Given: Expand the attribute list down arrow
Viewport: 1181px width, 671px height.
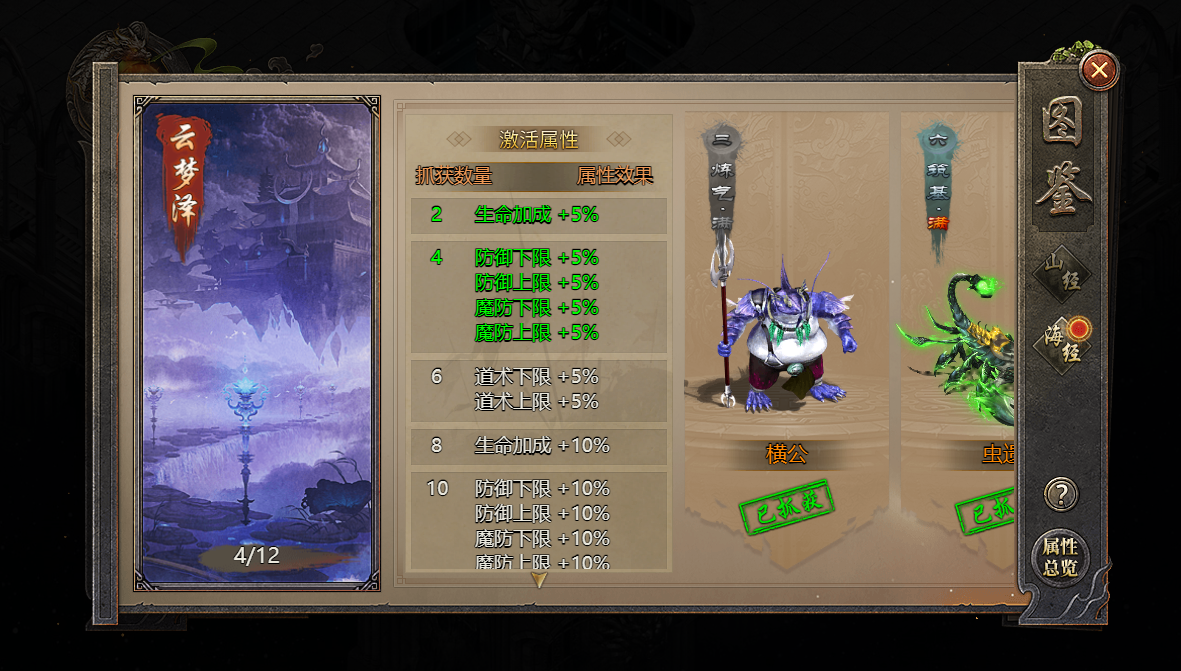Looking at the screenshot, I should pos(539,579).
